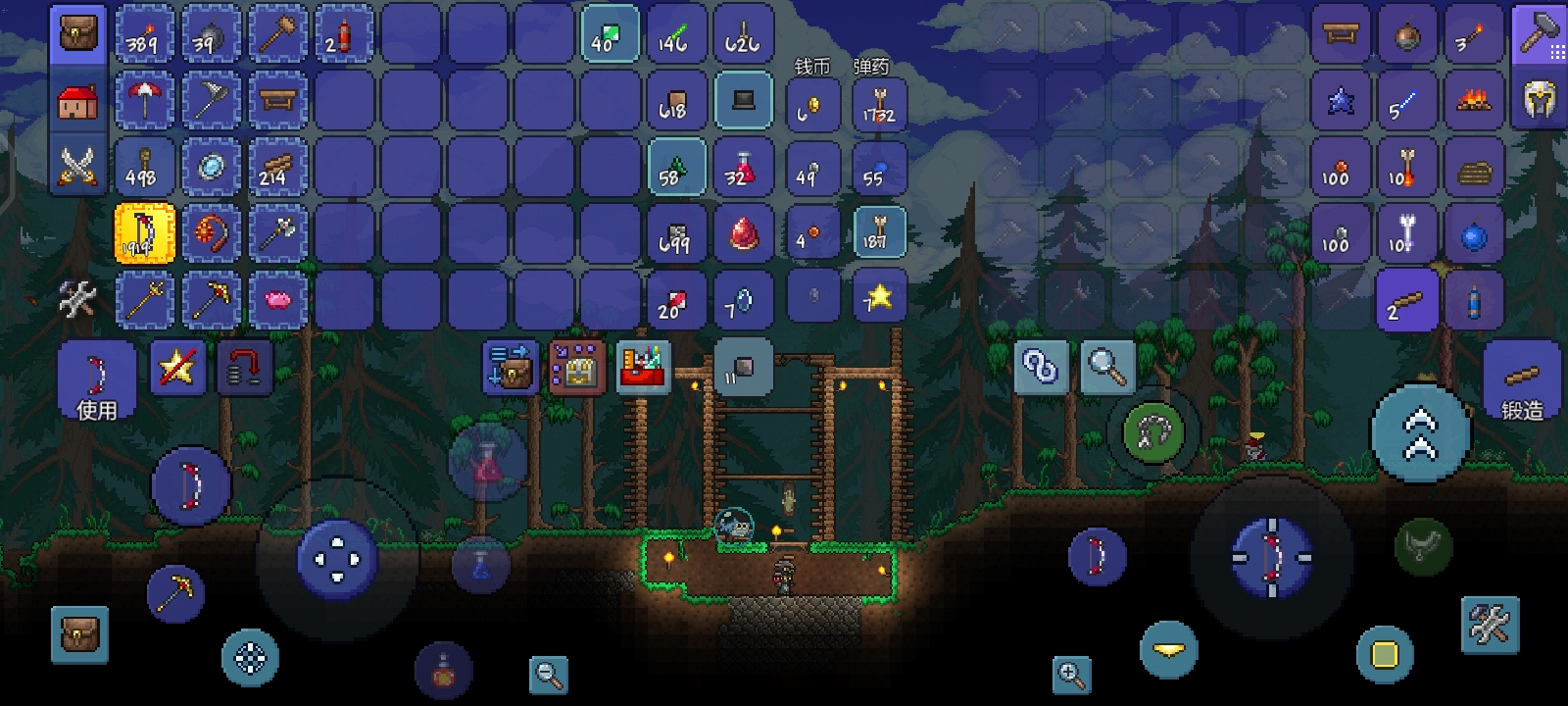The height and width of the screenshot is (706, 1568).
Task: Switch to the crossed swords PvP tab
Action: pos(77,165)
